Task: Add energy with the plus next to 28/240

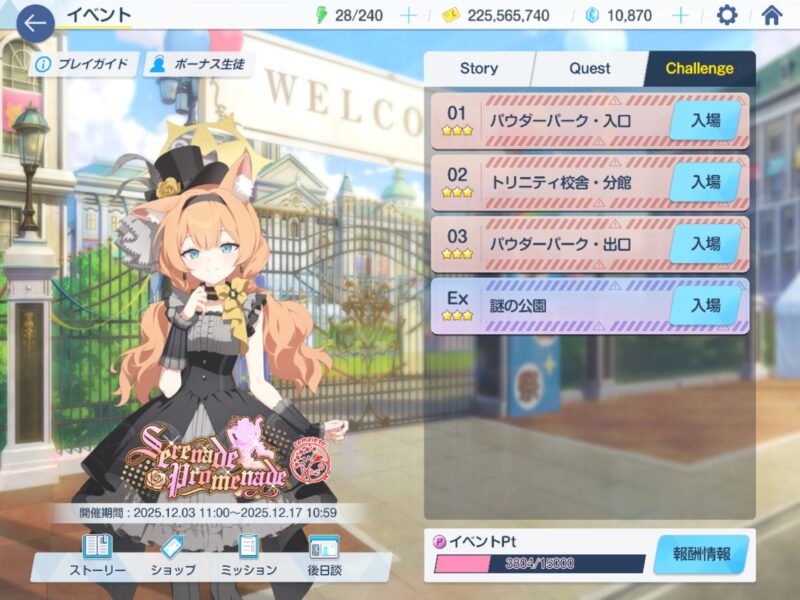Action: (408, 16)
